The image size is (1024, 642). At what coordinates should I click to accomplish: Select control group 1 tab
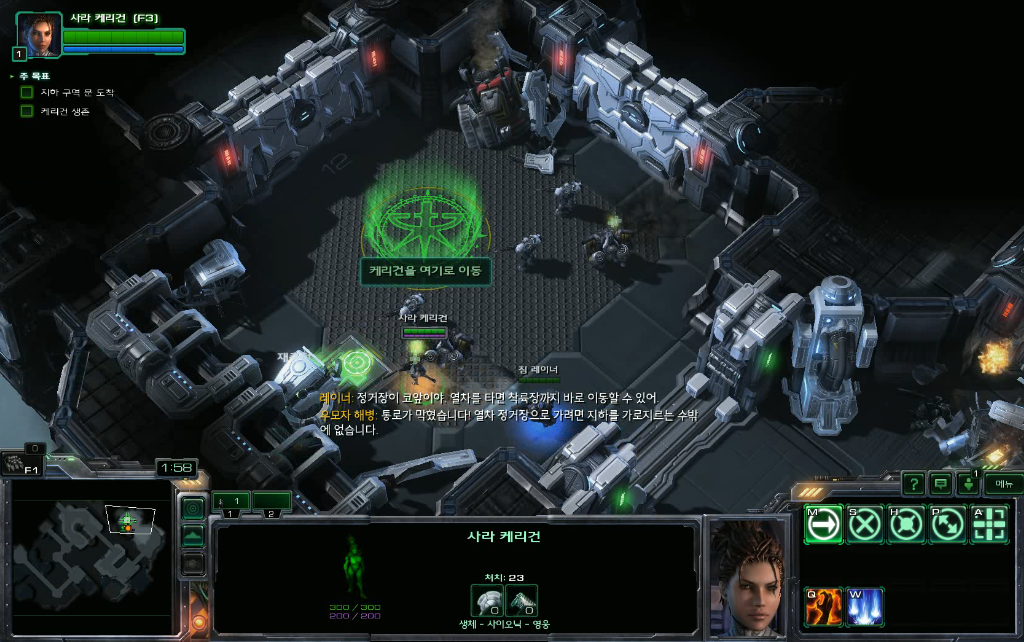231,500
